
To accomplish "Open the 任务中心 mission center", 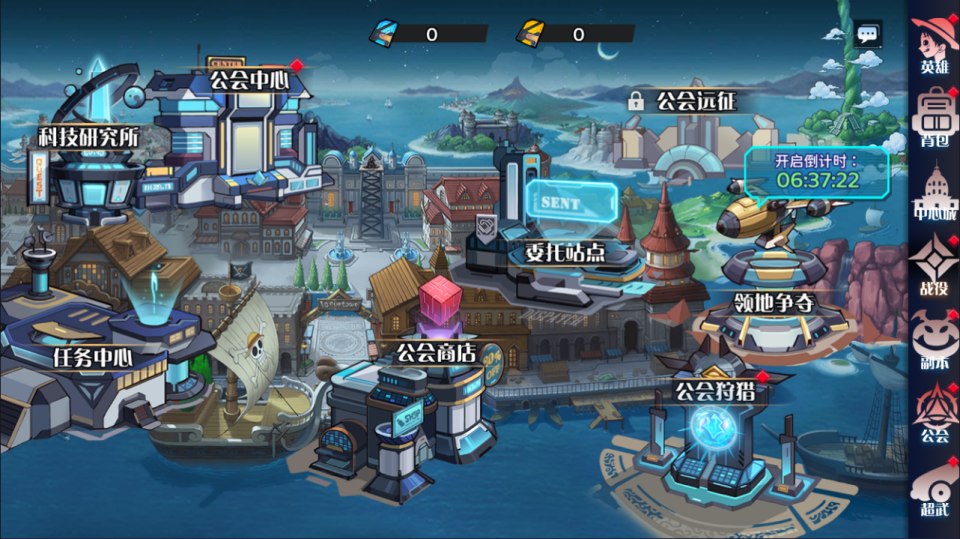I will (95, 356).
